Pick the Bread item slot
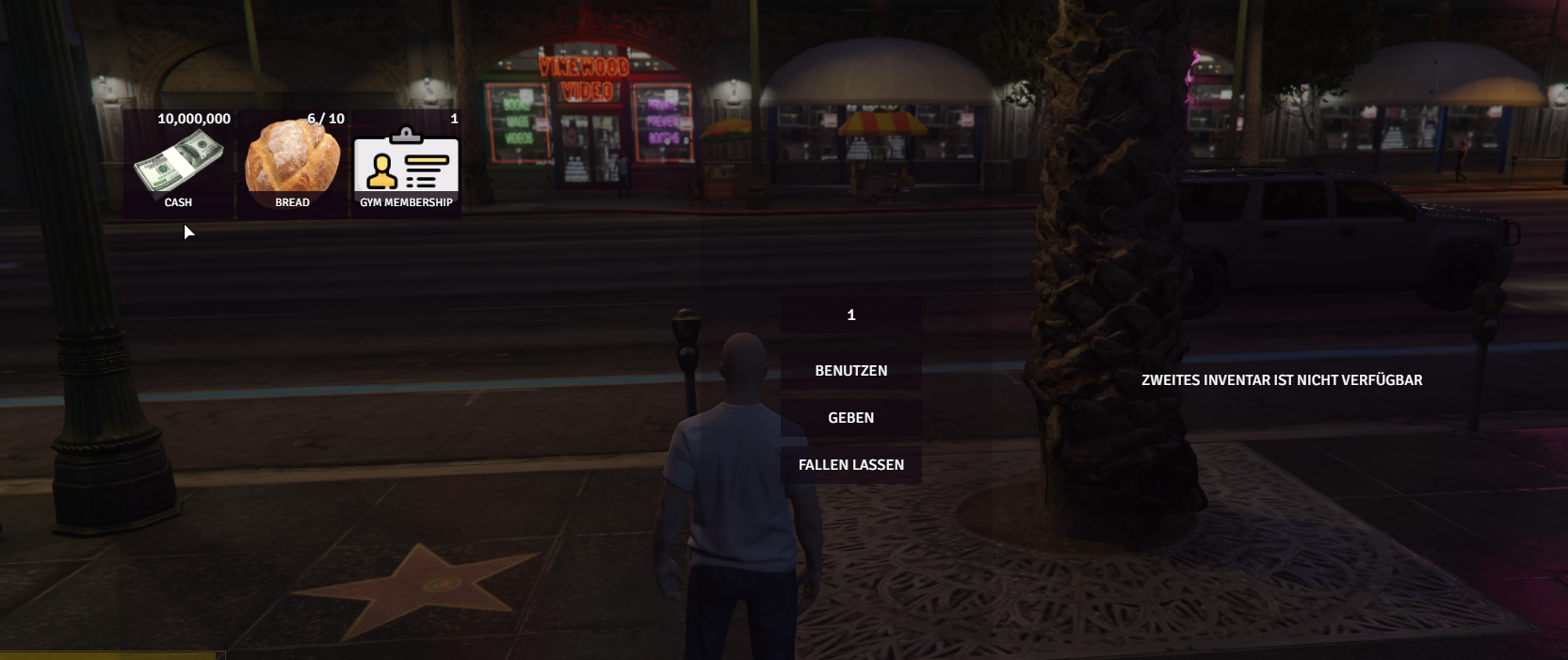Viewport: 1568px width, 660px height. pyautogui.click(x=292, y=164)
